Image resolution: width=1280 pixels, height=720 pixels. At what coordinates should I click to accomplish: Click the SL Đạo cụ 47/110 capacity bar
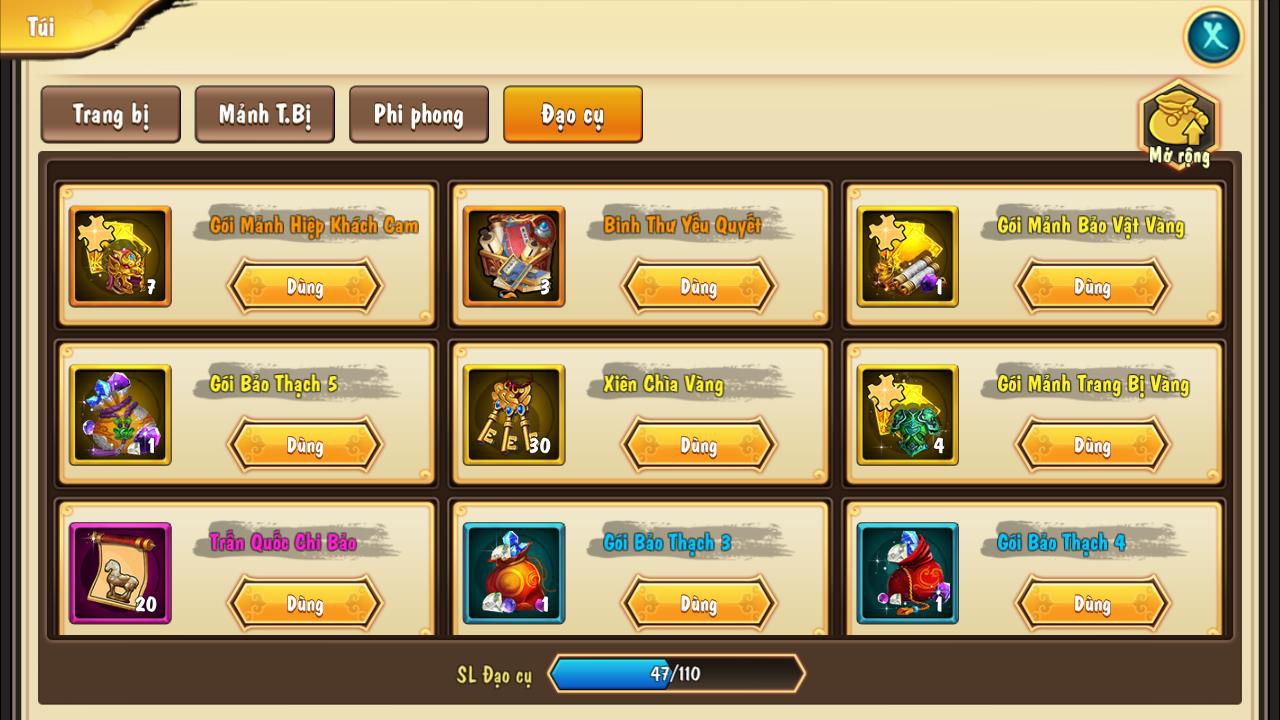(676, 674)
